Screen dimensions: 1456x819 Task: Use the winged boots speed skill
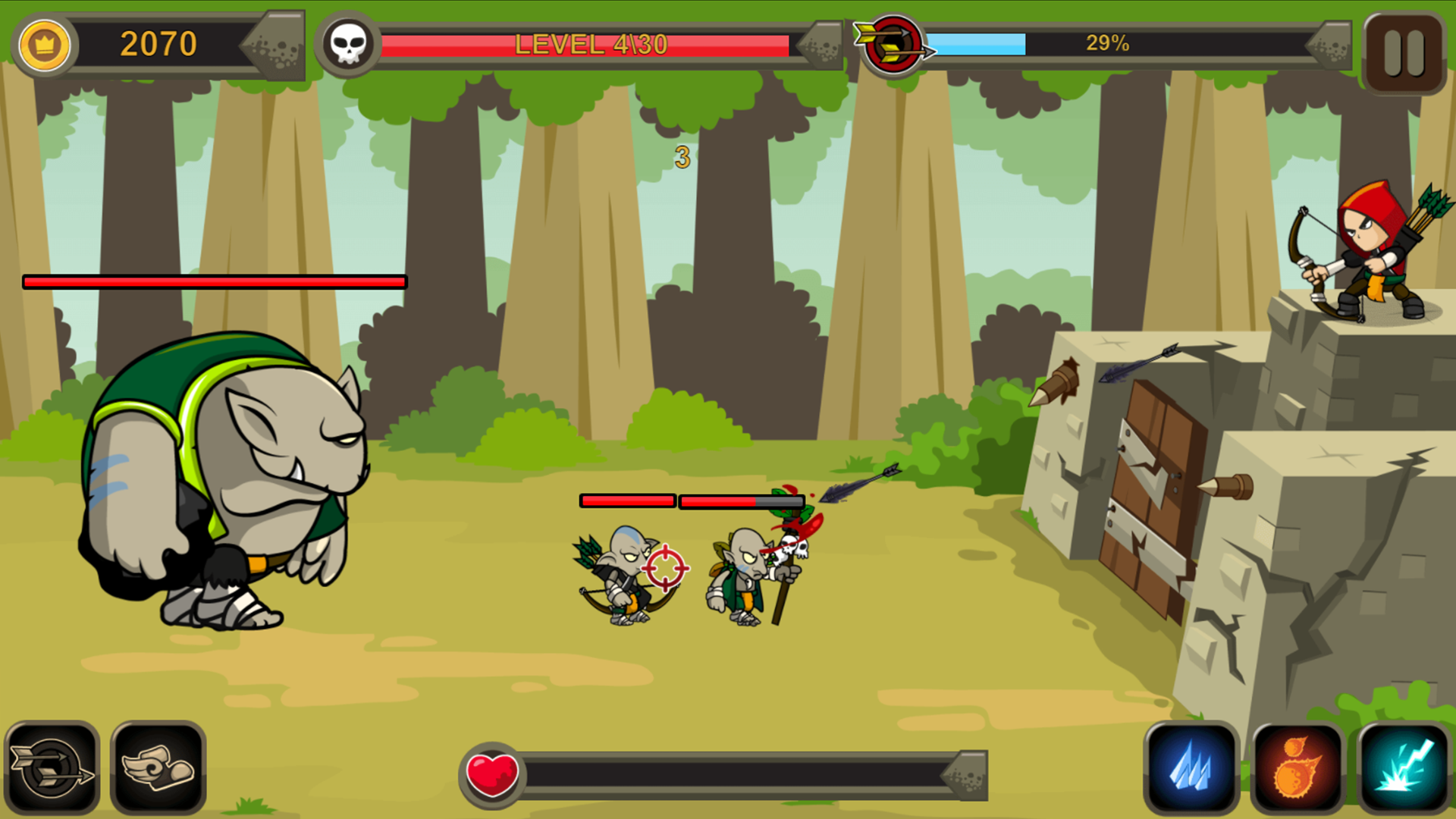157,768
